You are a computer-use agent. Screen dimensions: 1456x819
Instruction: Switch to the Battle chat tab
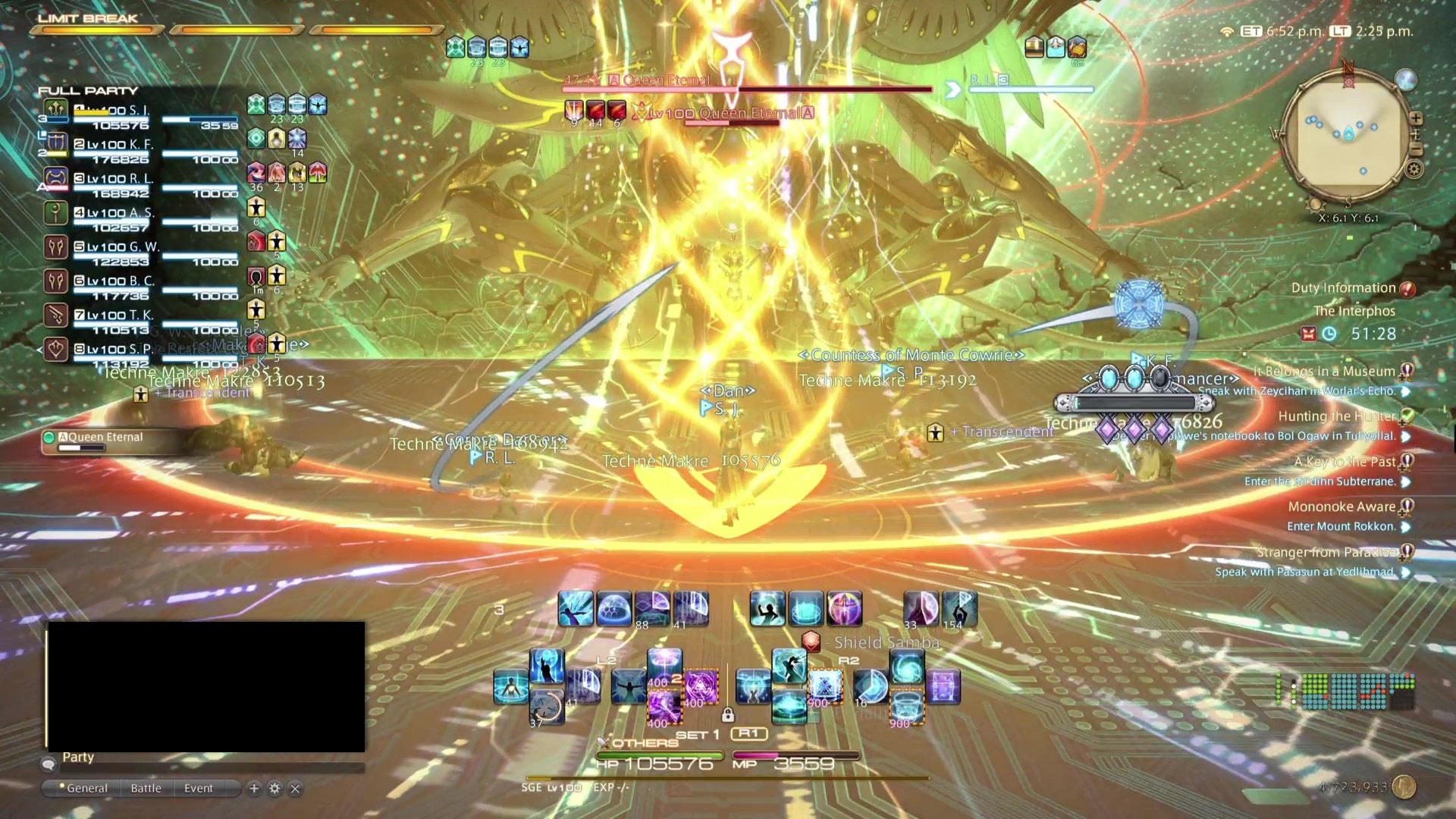tap(146, 788)
